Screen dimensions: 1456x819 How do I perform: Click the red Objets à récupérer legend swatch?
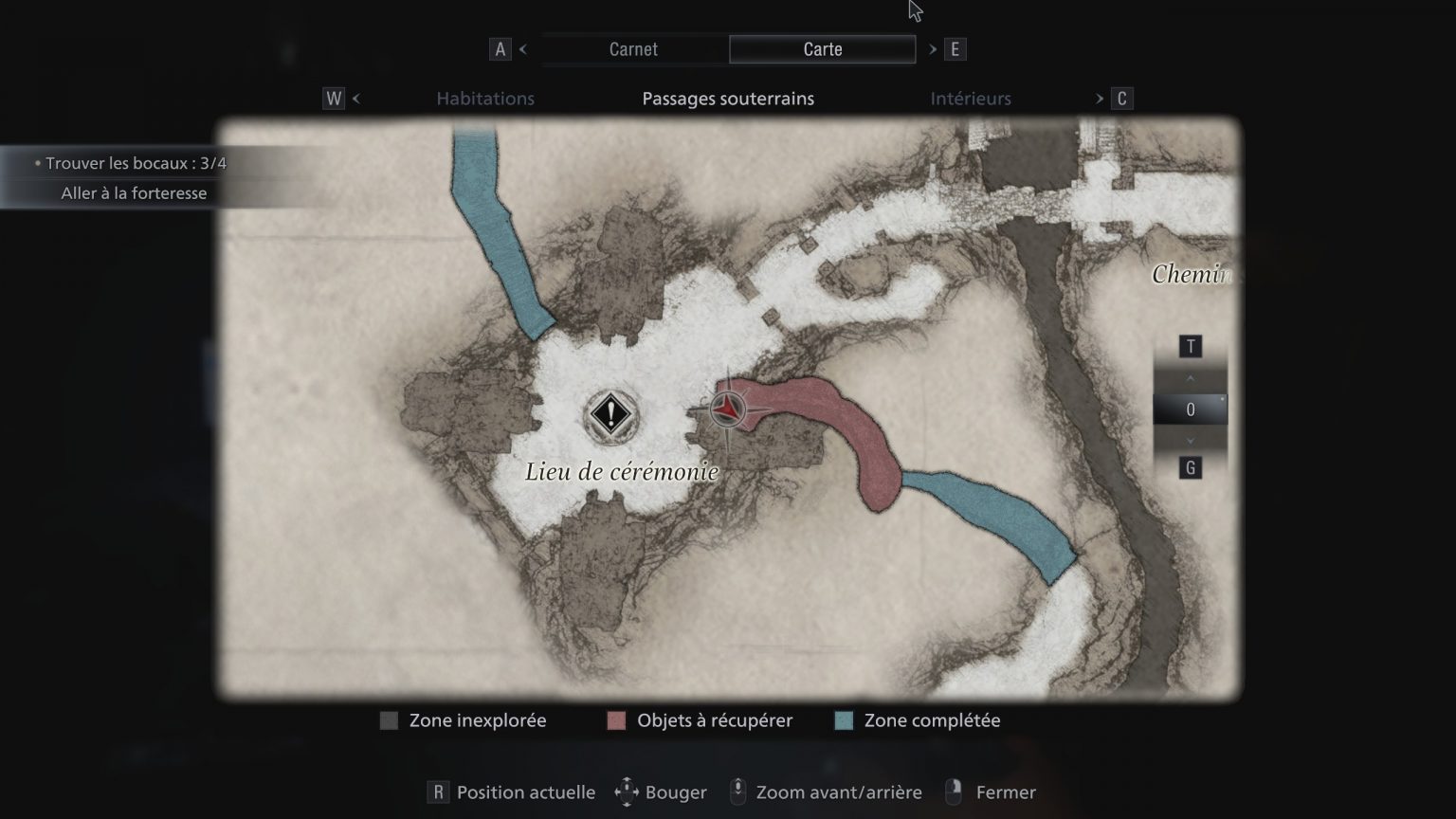click(x=616, y=720)
